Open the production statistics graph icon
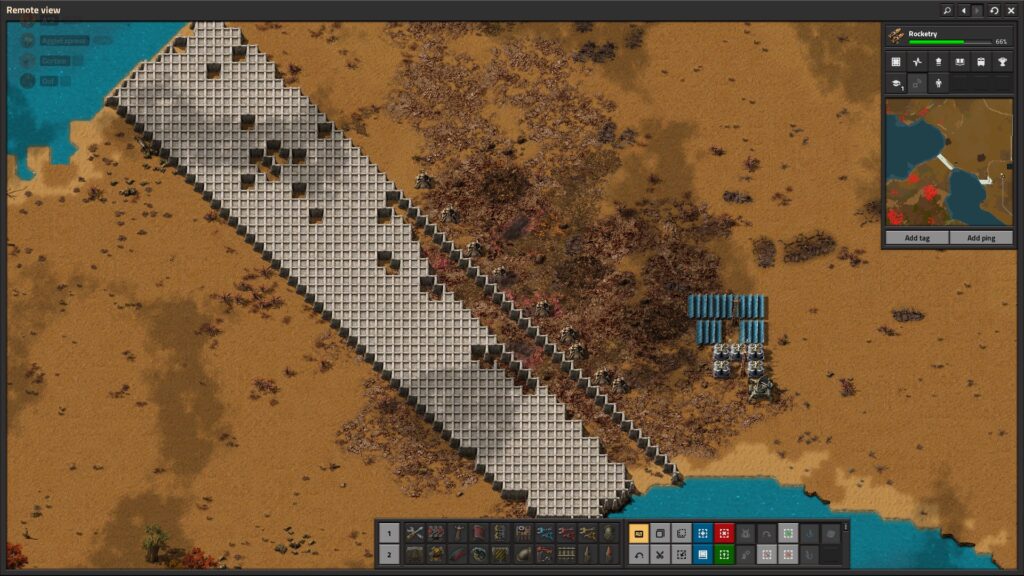This screenshot has height=576, width=1024. 917,62
